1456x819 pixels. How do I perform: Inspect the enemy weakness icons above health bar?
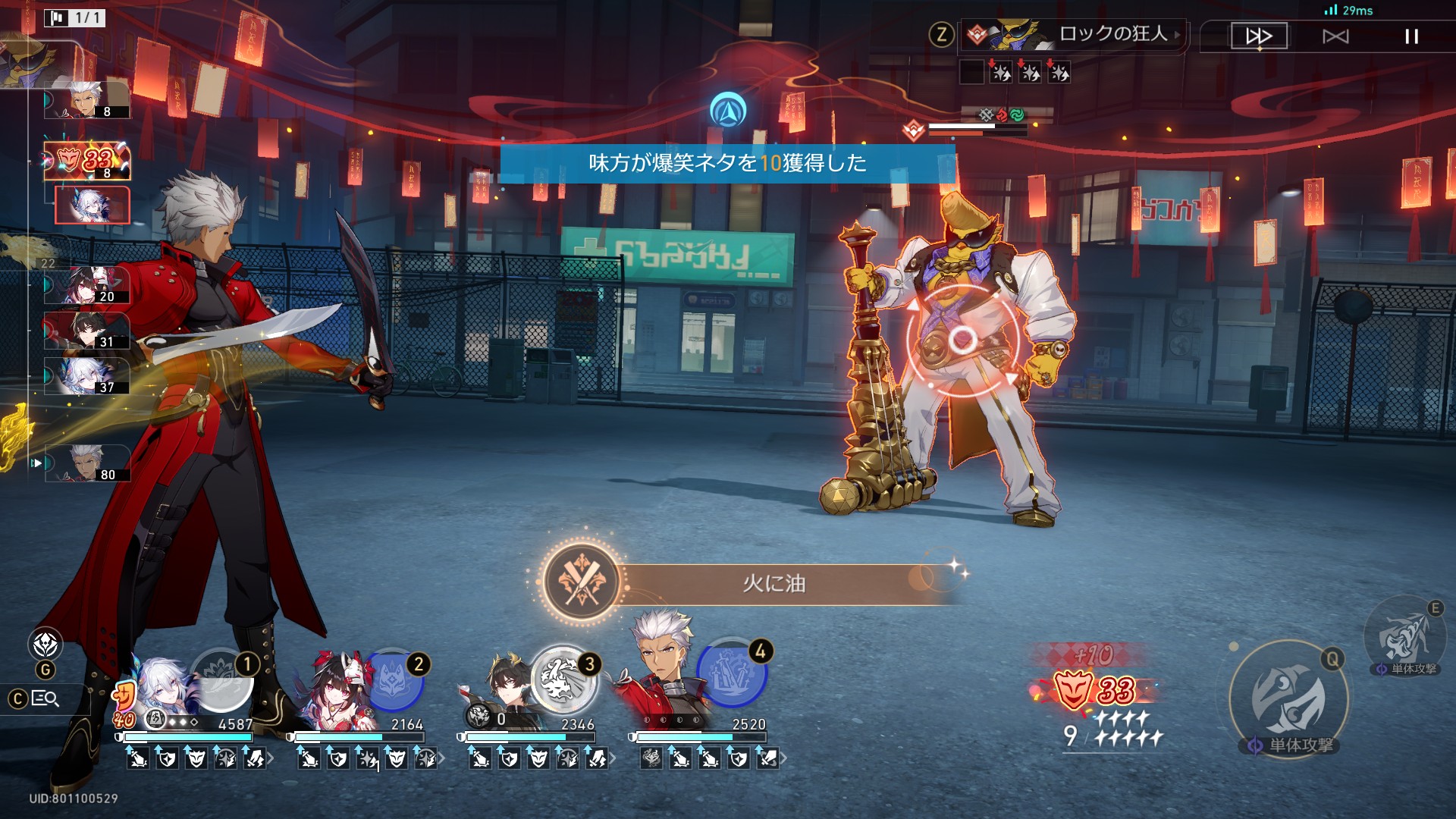point(1001,115)
